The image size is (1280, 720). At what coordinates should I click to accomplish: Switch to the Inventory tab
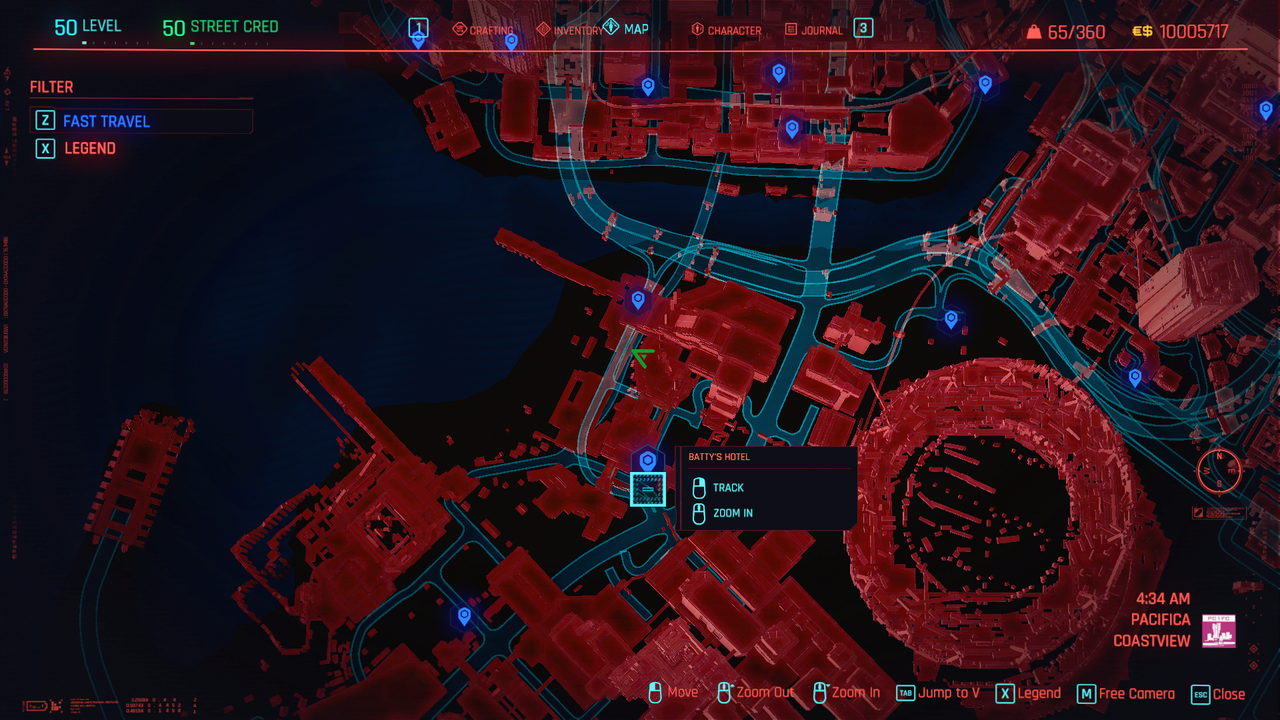[571, 31]
